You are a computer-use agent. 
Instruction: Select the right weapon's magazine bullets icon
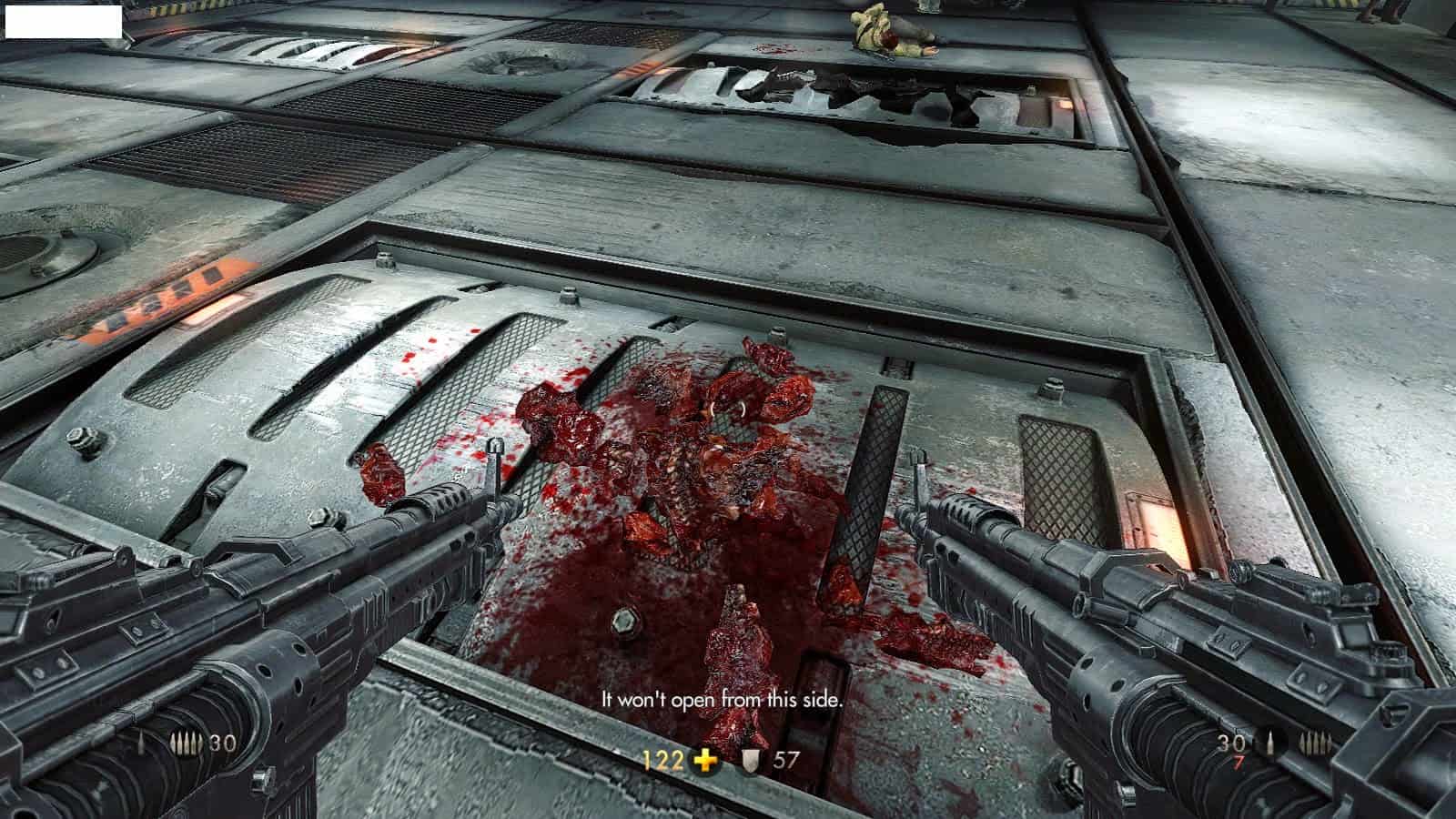point(1314,743)
